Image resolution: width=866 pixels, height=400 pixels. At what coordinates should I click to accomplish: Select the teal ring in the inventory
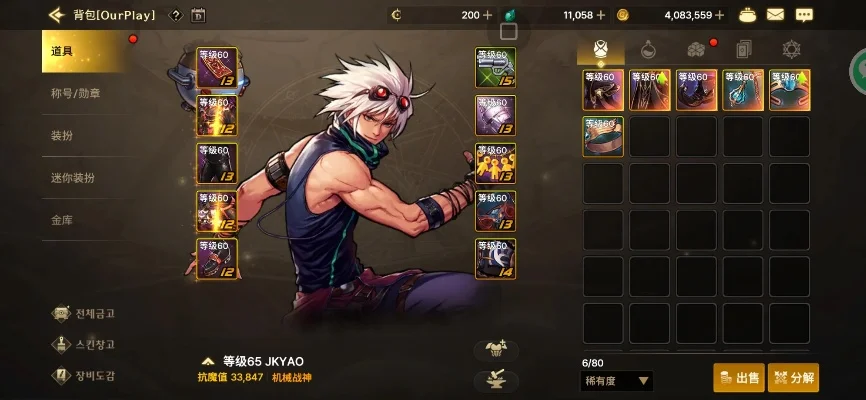790,90
